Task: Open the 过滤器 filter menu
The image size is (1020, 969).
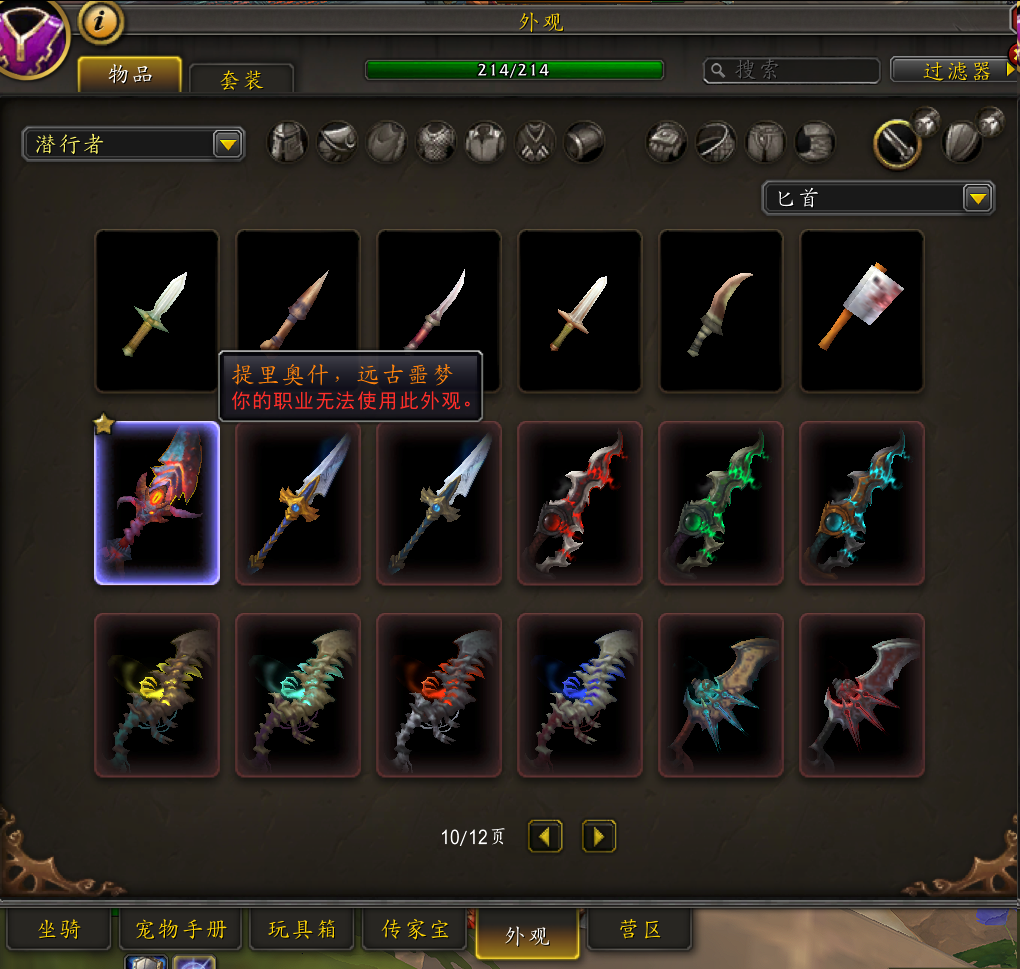Action: (x=954, y=70)
